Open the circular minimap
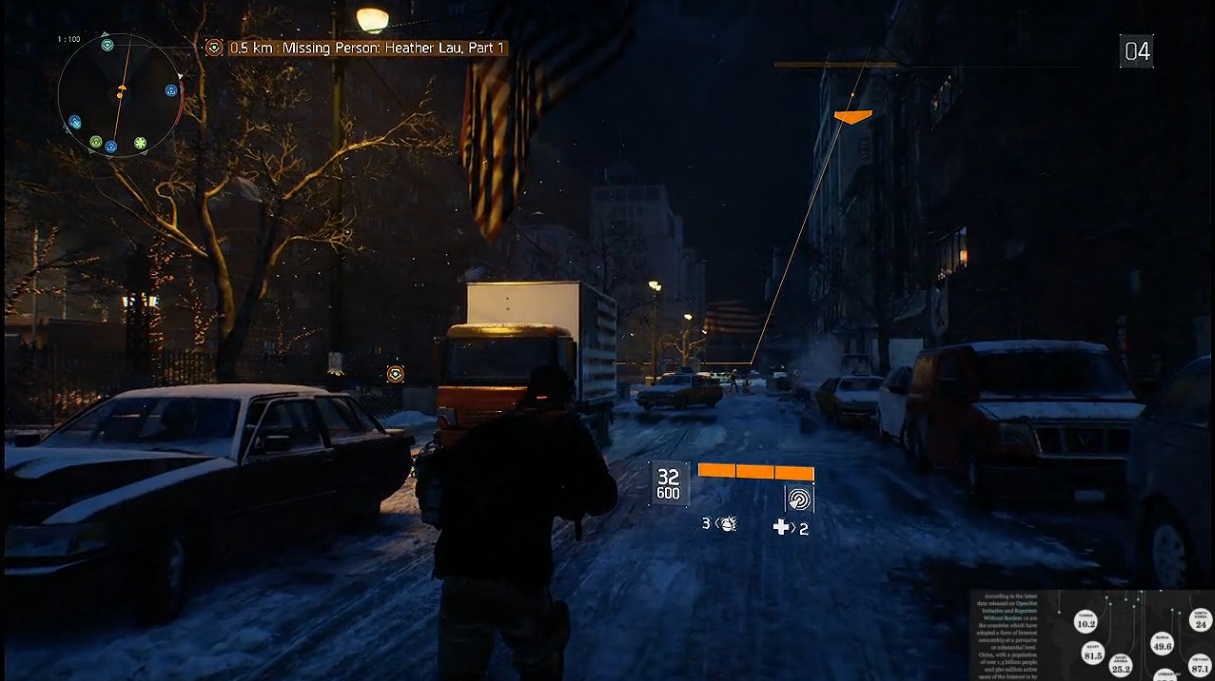1215x681 pixels. (120, 94)
